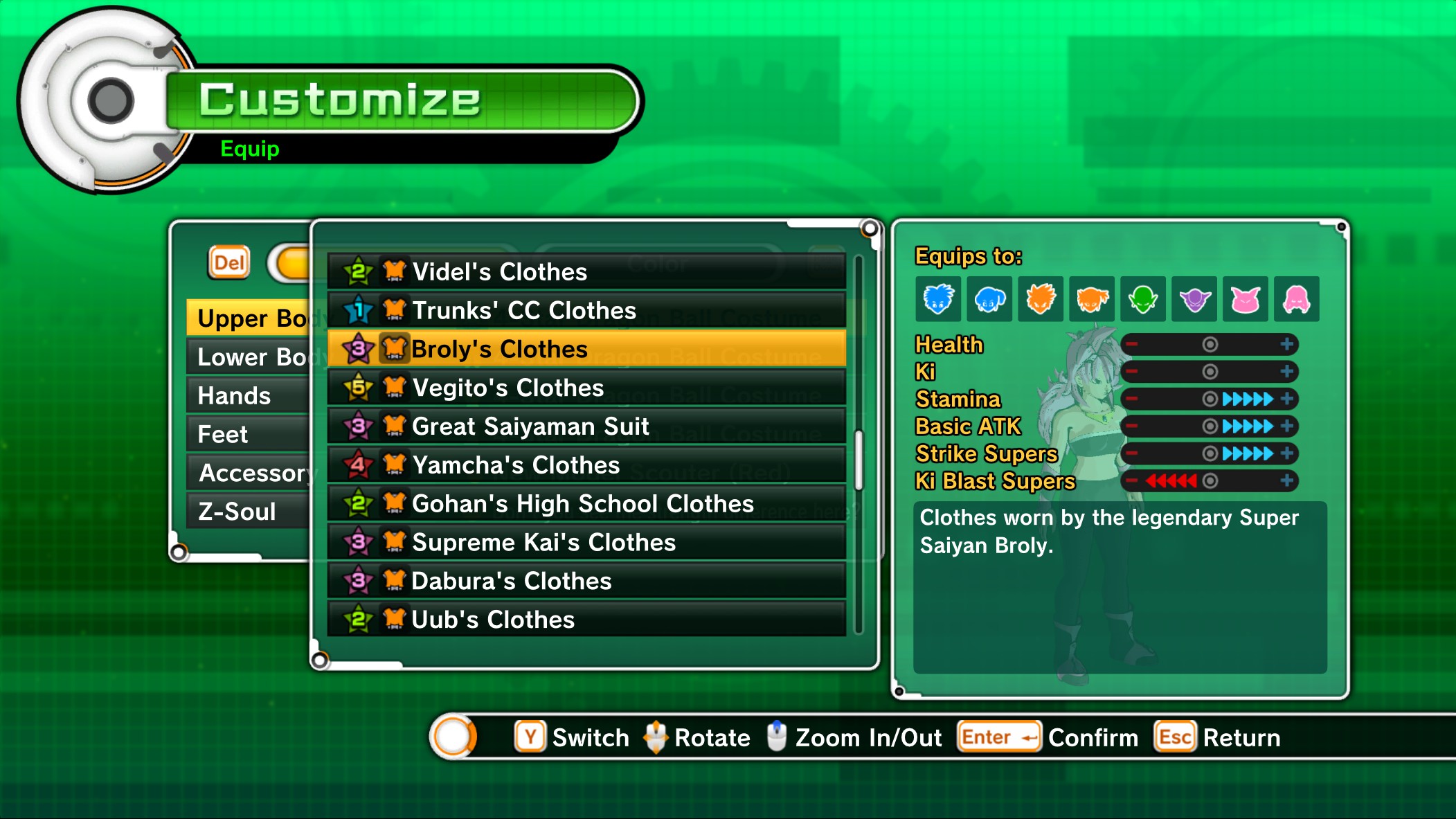The width and height of the screenshot is (1456, 819).
Task: Select the female Saiyan race icon
Action: pos(1093,300)
